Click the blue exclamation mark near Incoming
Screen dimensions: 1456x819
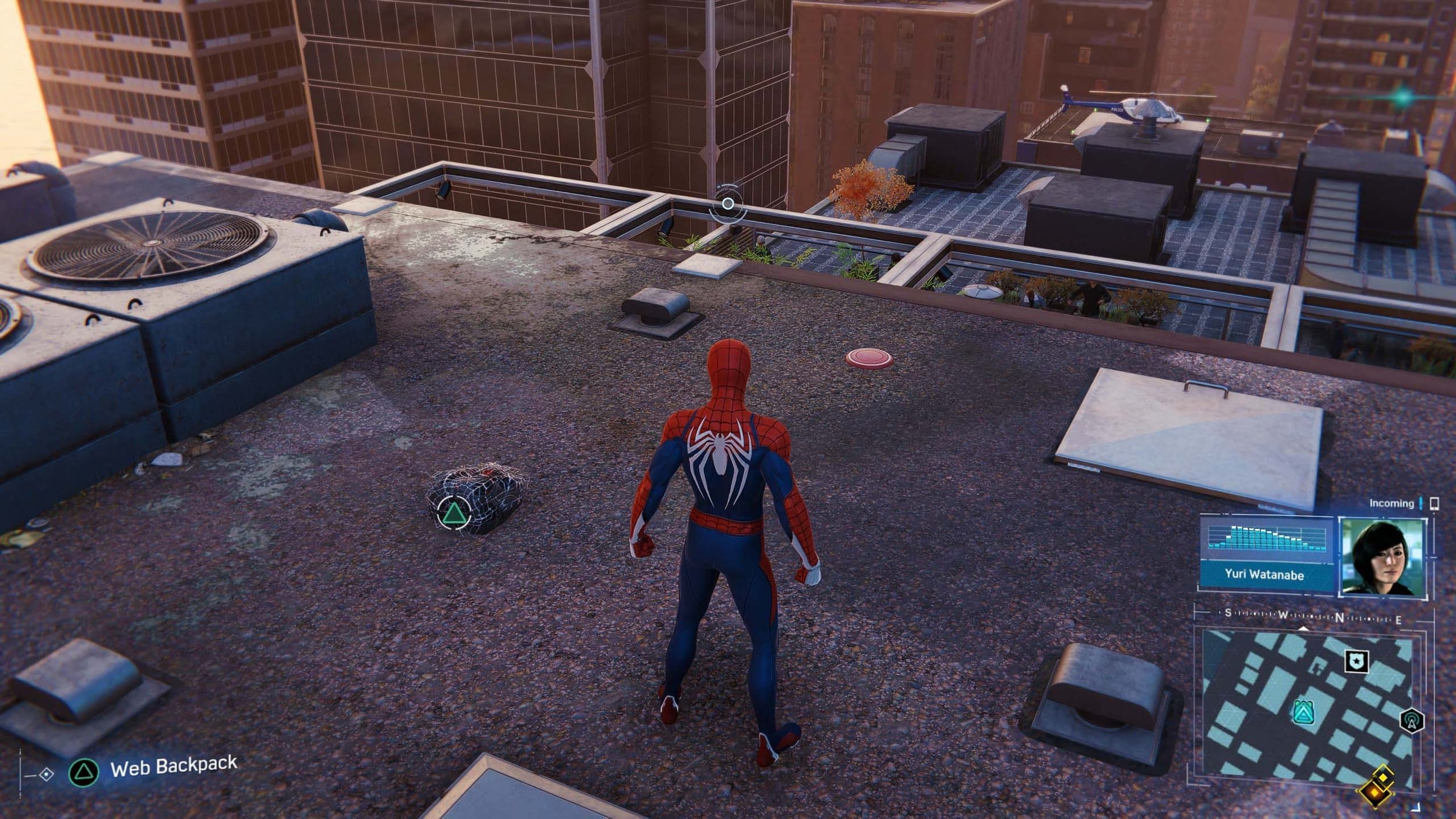click(1420, 503)
